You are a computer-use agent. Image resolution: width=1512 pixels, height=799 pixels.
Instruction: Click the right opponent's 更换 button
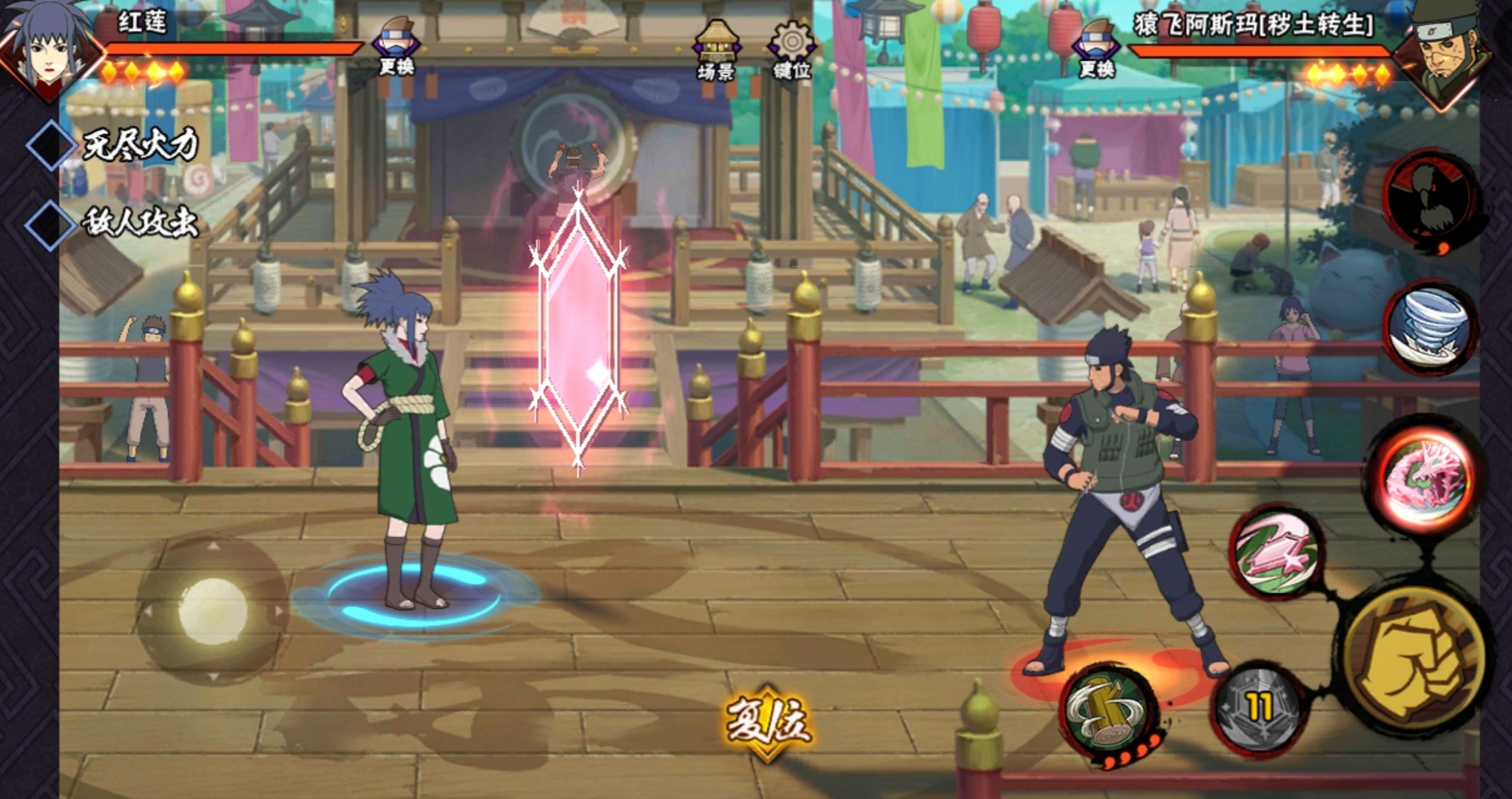click(1096, 48)
